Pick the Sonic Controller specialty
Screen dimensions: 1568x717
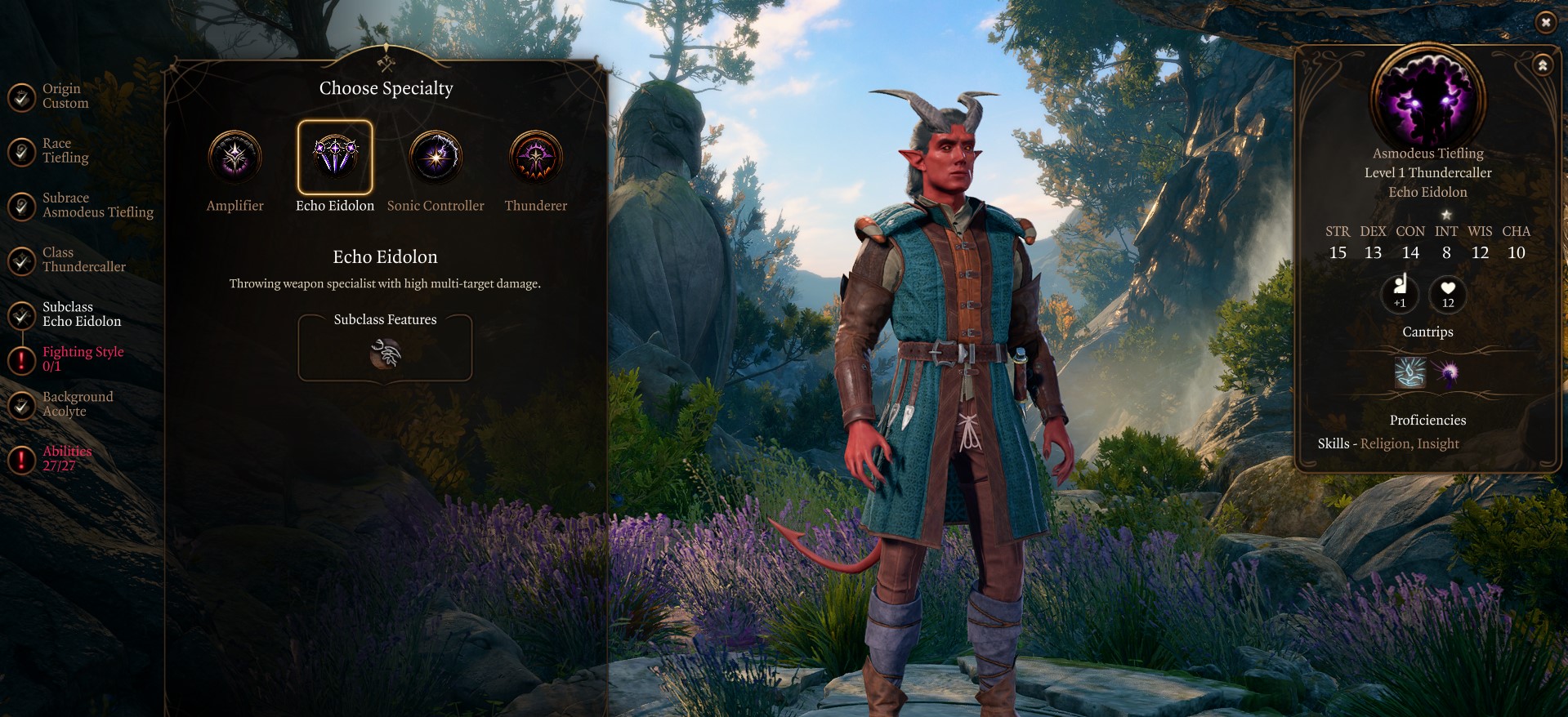[x=436, y=156]
